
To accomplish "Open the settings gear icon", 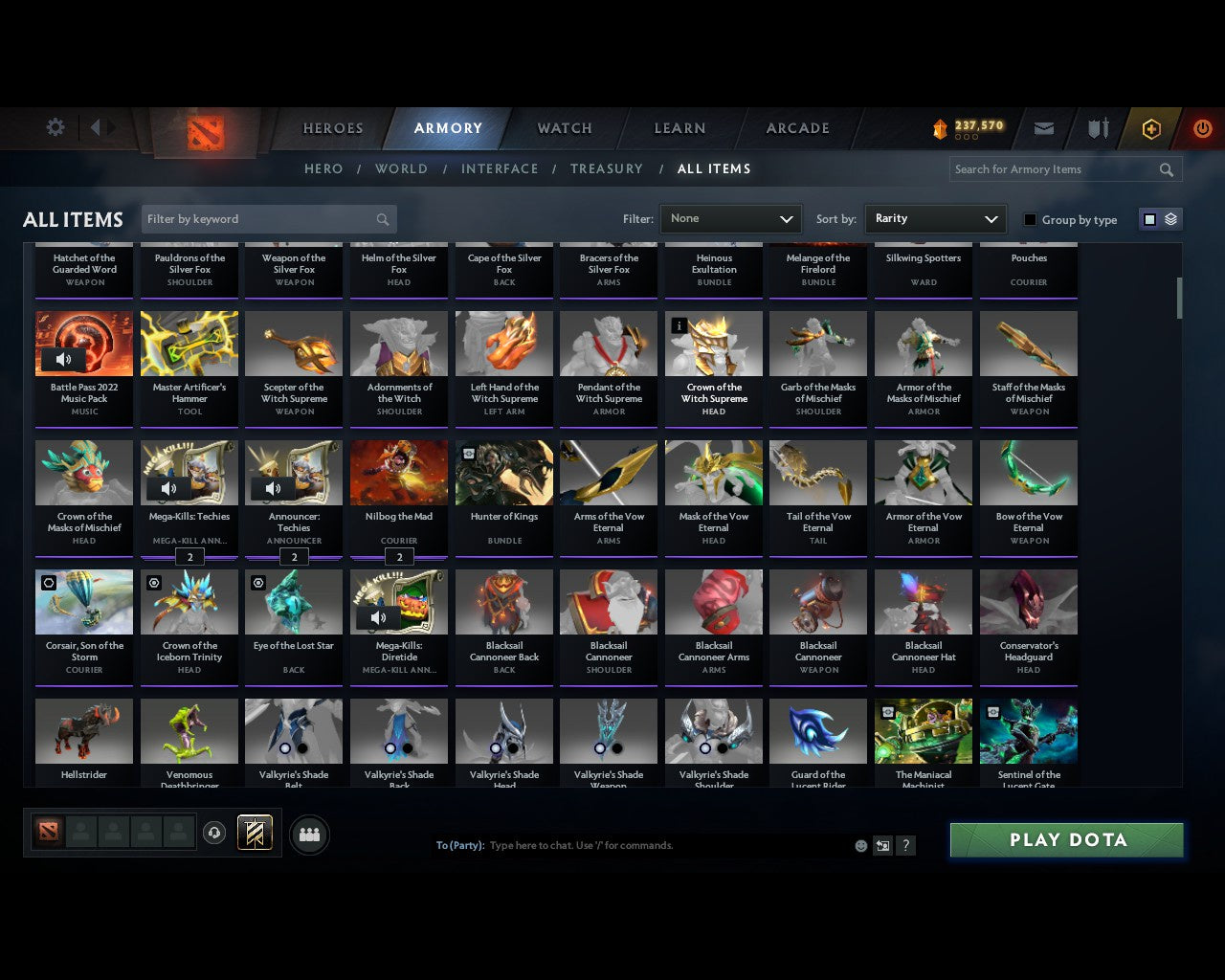I will coord(55,127).
